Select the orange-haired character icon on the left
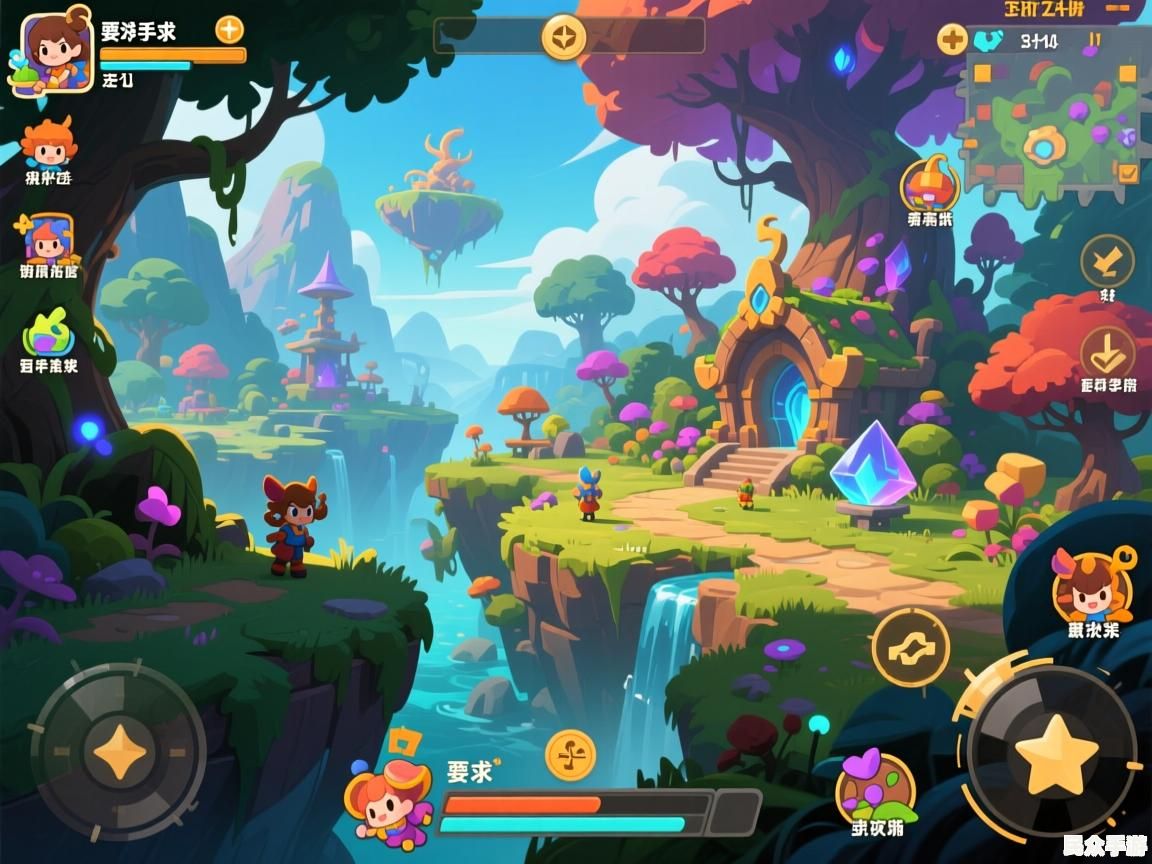 coord(48,144)
